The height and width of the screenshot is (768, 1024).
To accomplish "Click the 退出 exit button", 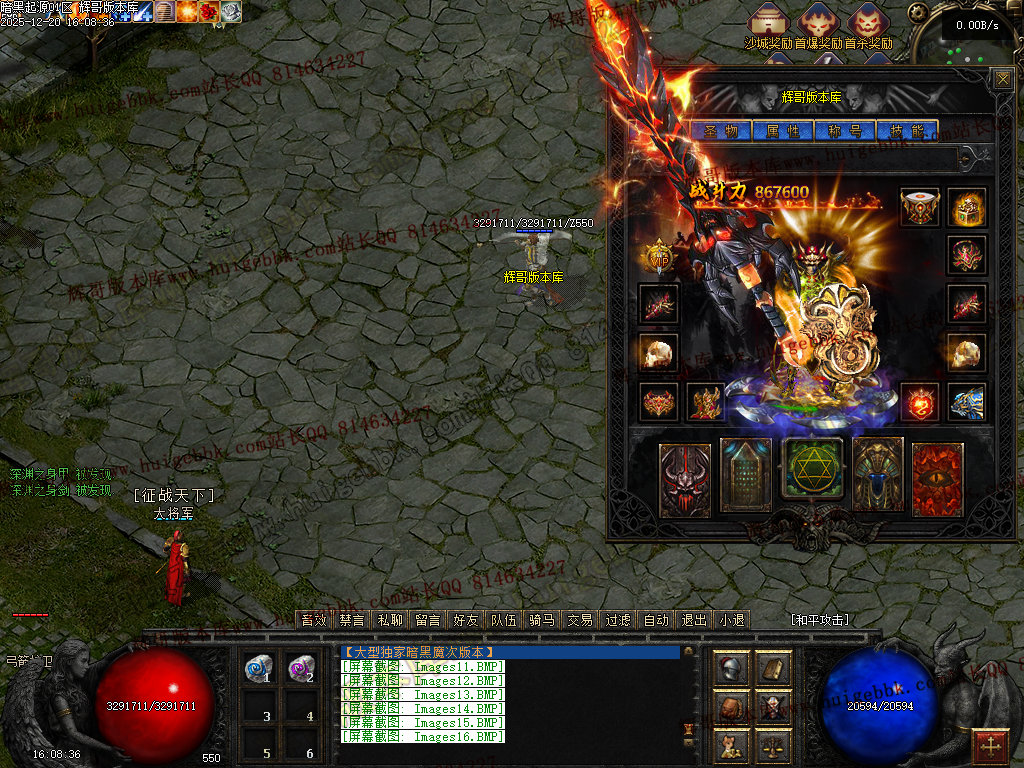I will click(693, 620).
